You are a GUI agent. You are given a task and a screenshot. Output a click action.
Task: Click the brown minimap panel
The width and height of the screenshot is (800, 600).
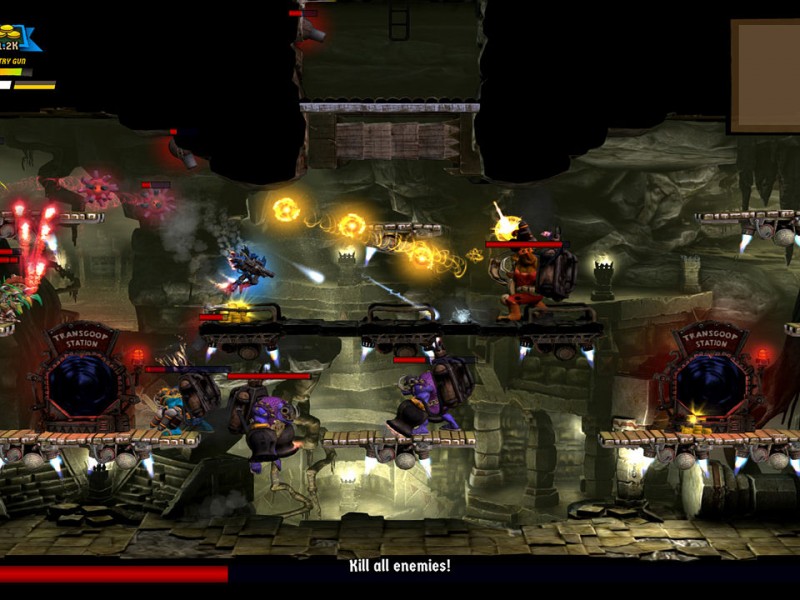coord(765,76)
